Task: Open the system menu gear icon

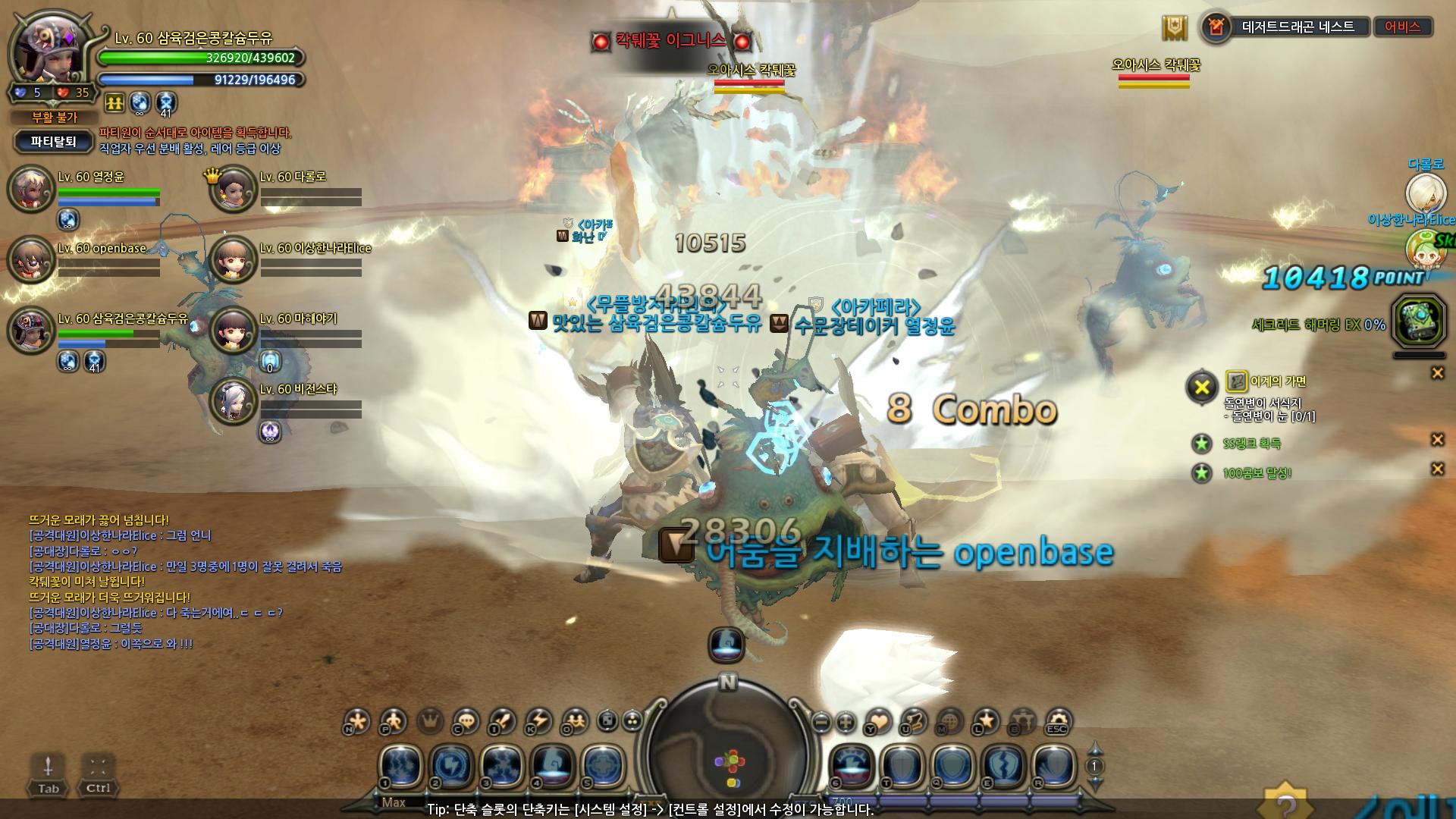Action: point(1057,721)
